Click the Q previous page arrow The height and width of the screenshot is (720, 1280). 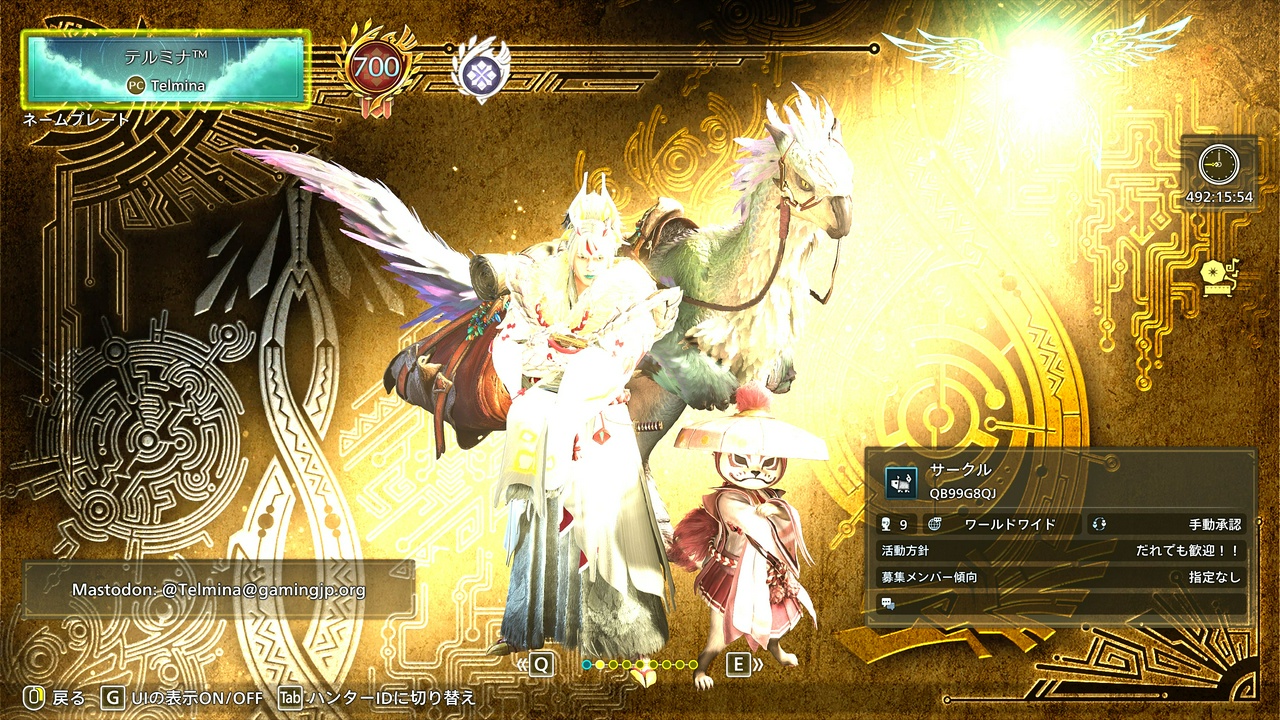coord(541,663)
